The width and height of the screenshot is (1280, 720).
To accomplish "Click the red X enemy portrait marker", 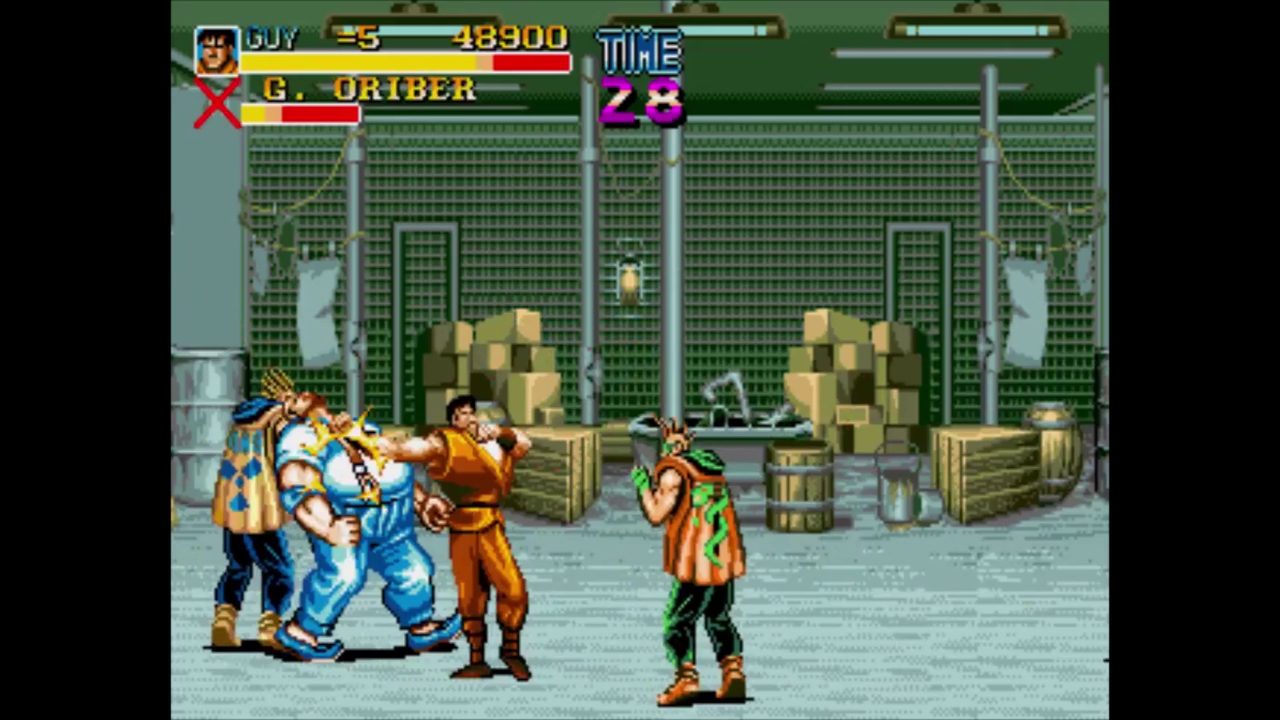I will [216, 103].
